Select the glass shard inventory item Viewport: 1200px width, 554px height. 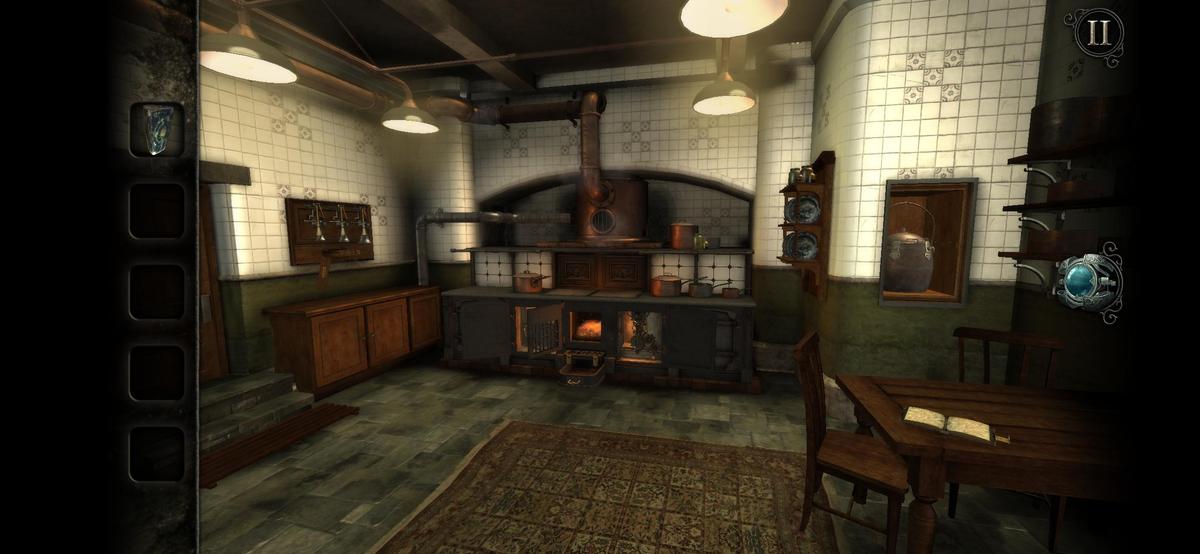coord(157,129)
